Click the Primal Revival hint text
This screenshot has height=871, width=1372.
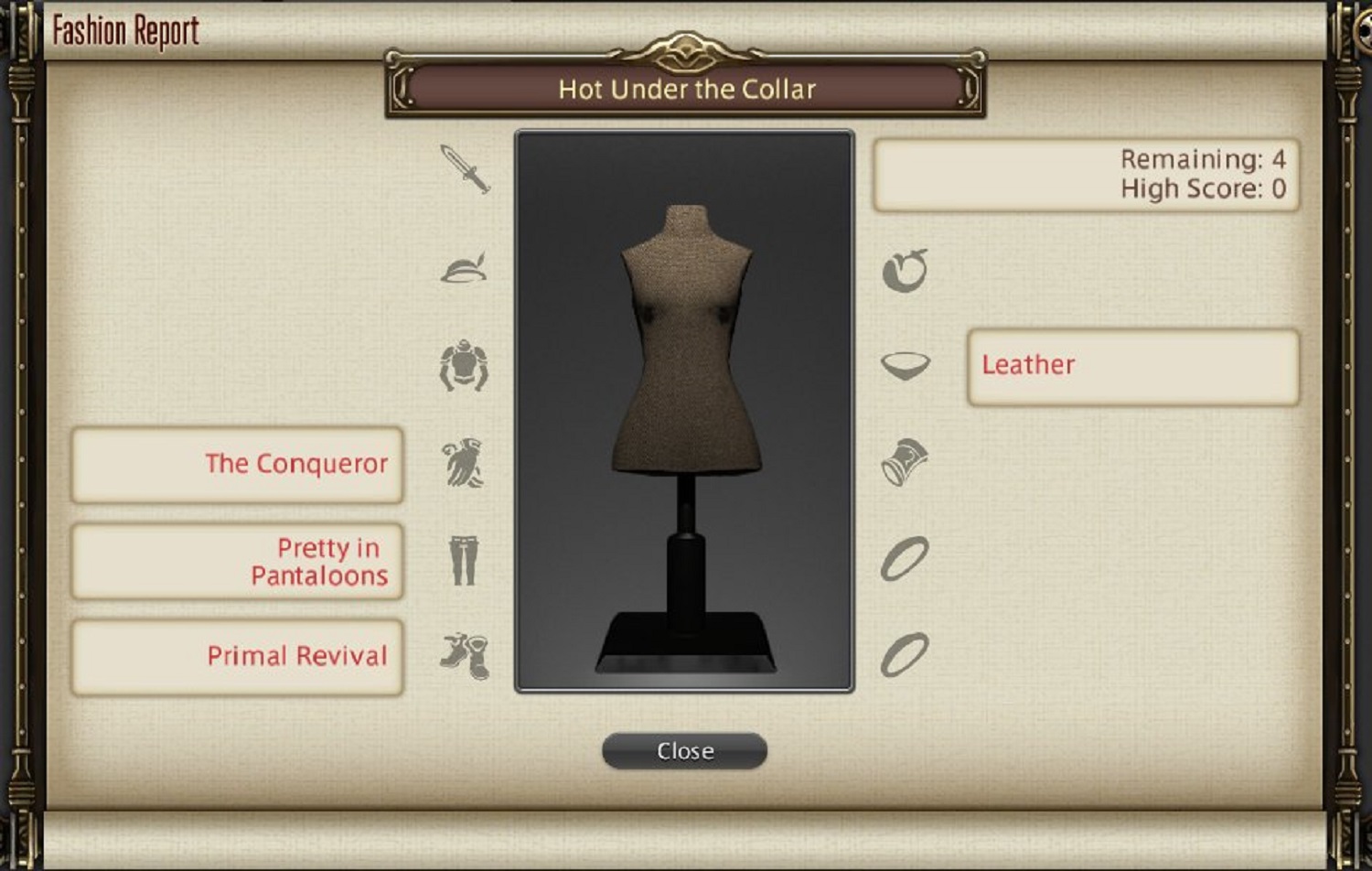237,655
